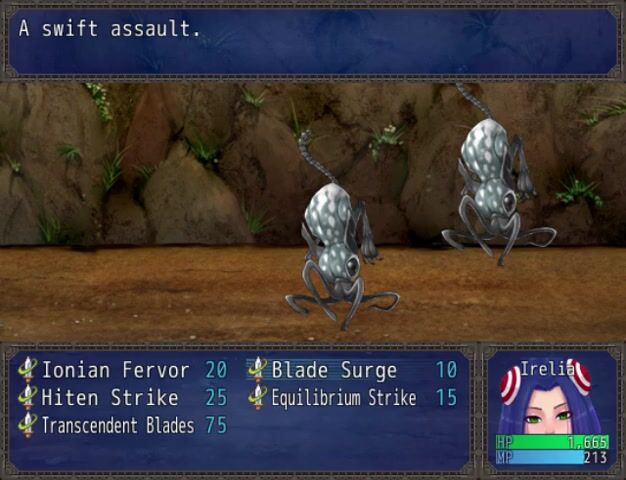Select the Ionian Fervor skill
This screenshot has width=626, height=480.
tap(115, 370)
